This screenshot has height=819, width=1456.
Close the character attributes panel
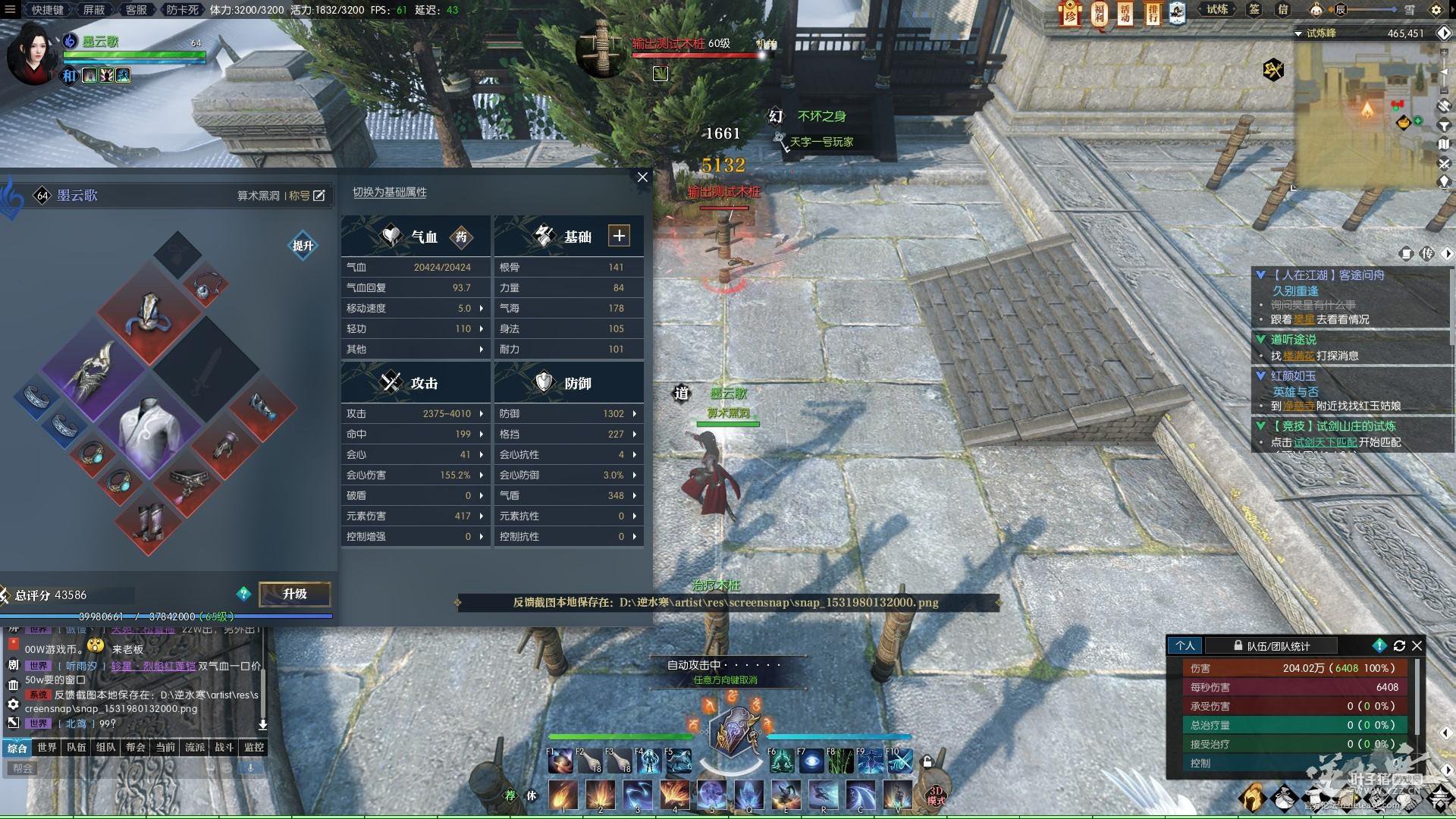tap(642, 177)
